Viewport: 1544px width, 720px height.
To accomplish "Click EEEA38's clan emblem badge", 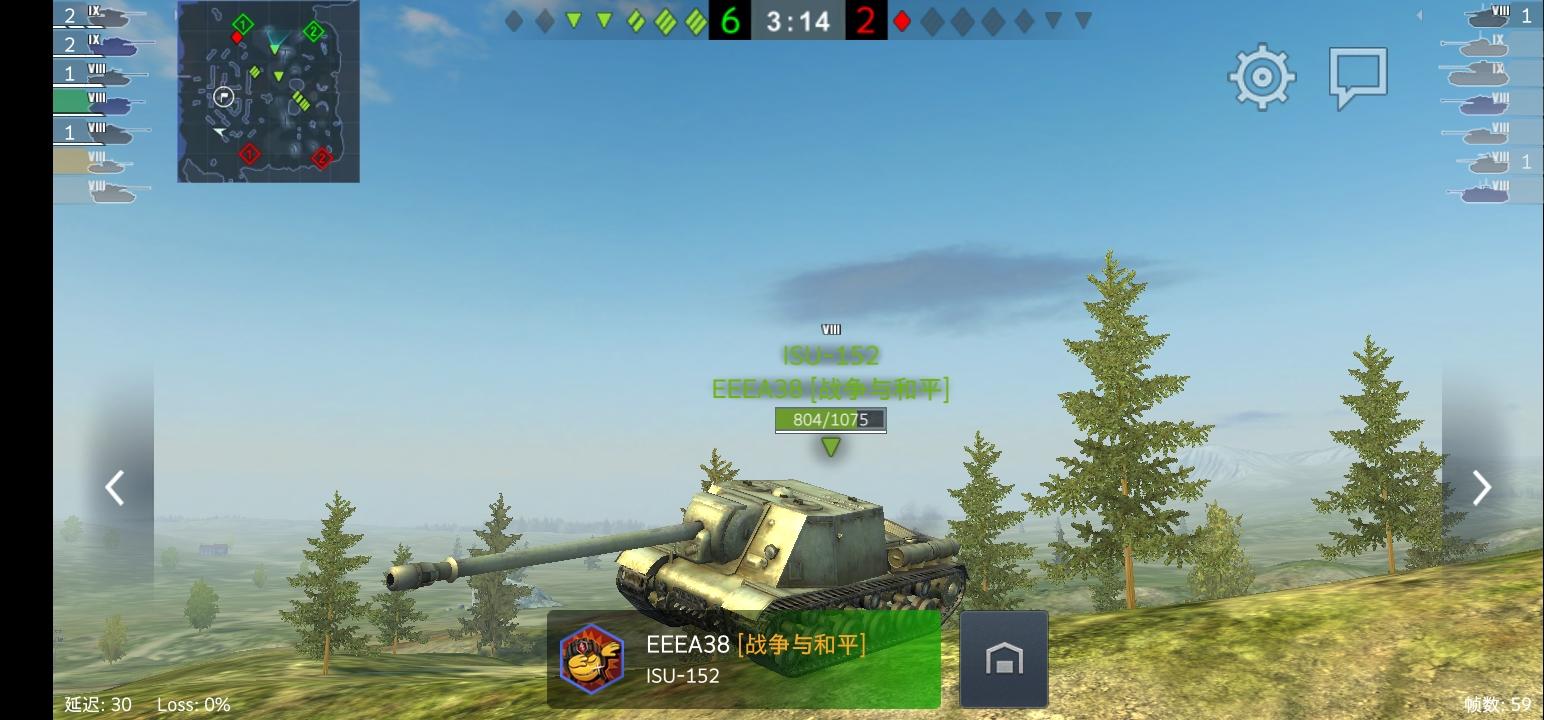I will tap(589, 658).
